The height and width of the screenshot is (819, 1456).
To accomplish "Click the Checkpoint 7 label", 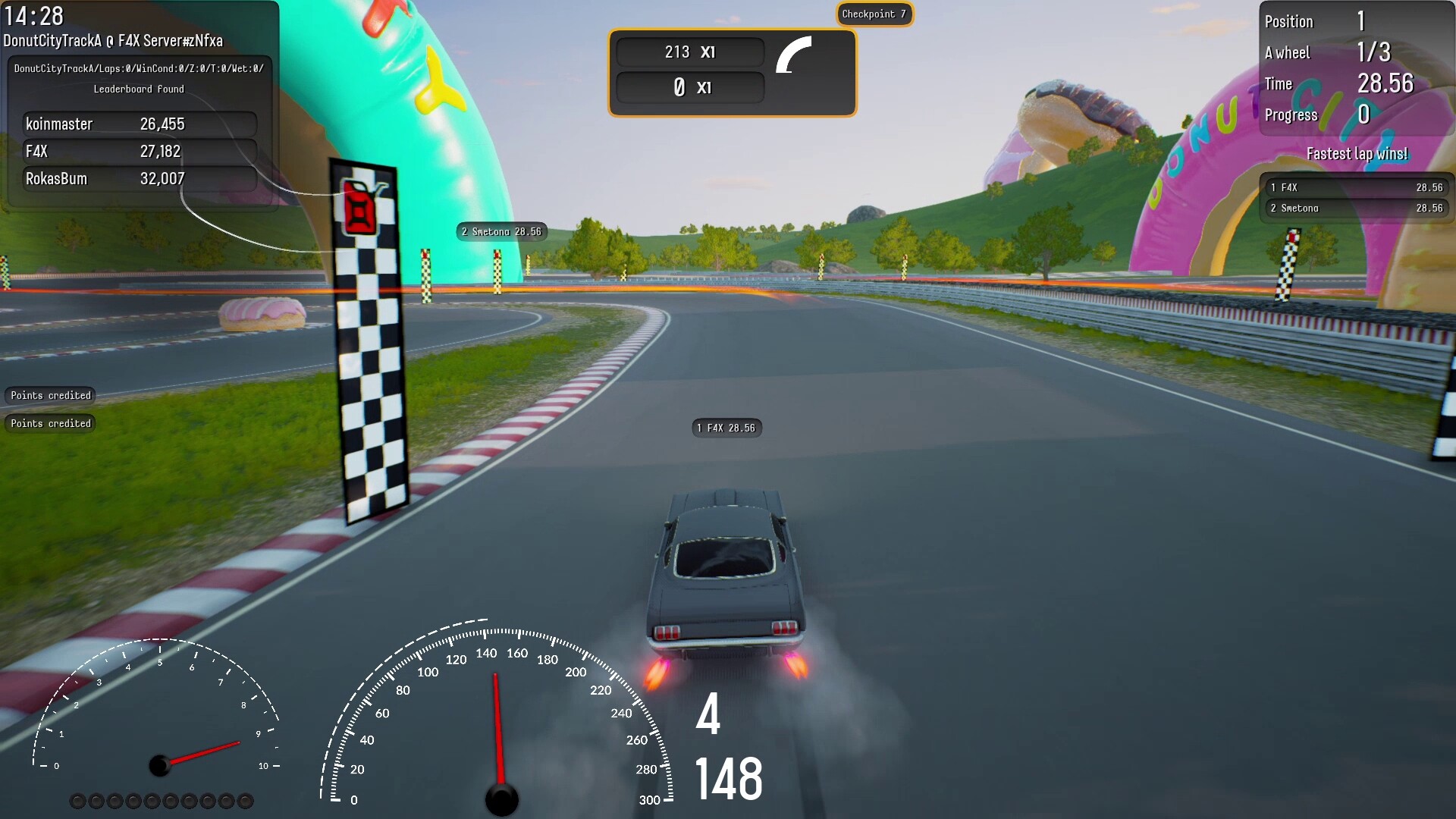I will [874, 14].
